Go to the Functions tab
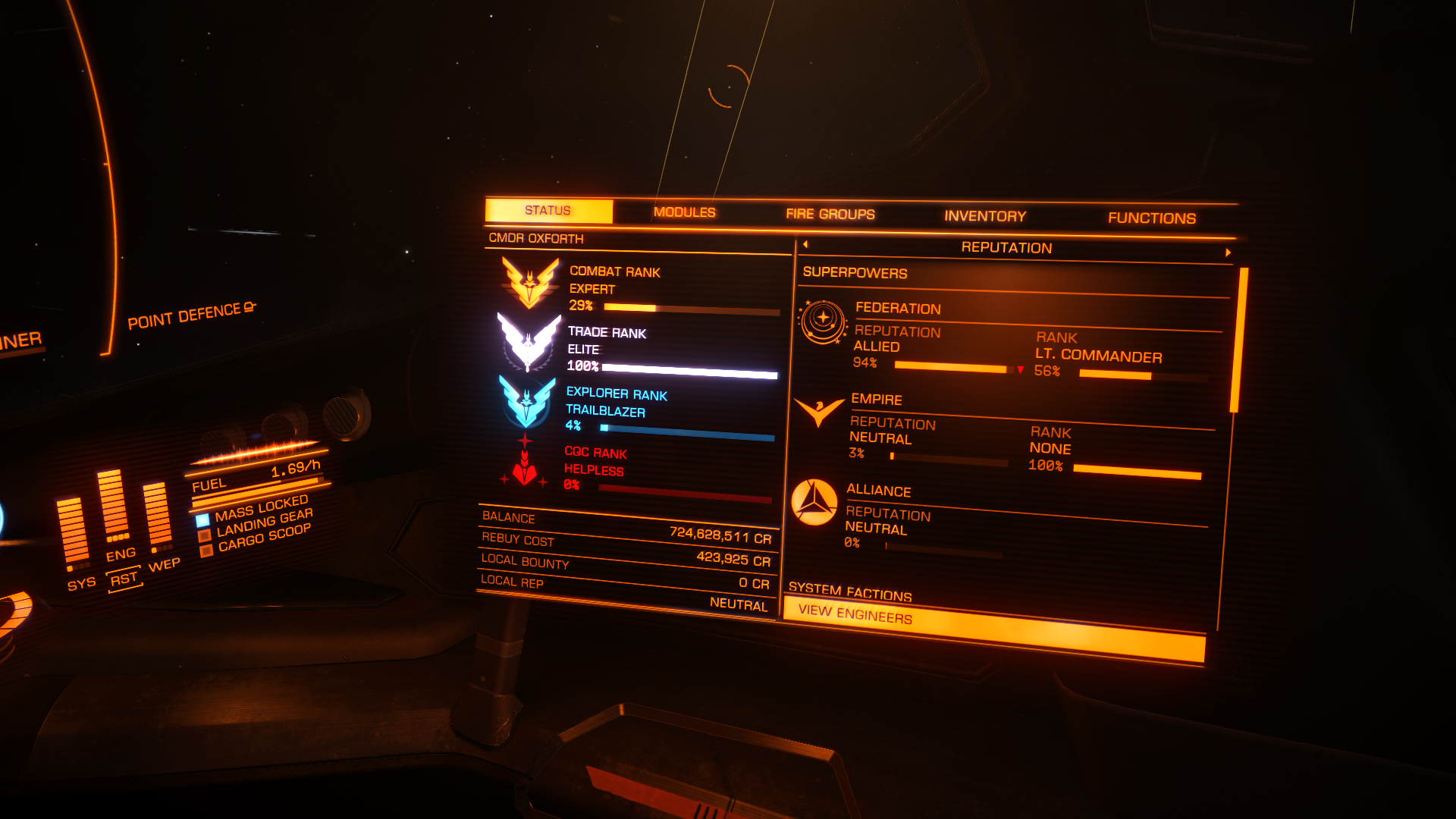The height and width of the screenshot is (819, 1456). [x=1151, y=218]
